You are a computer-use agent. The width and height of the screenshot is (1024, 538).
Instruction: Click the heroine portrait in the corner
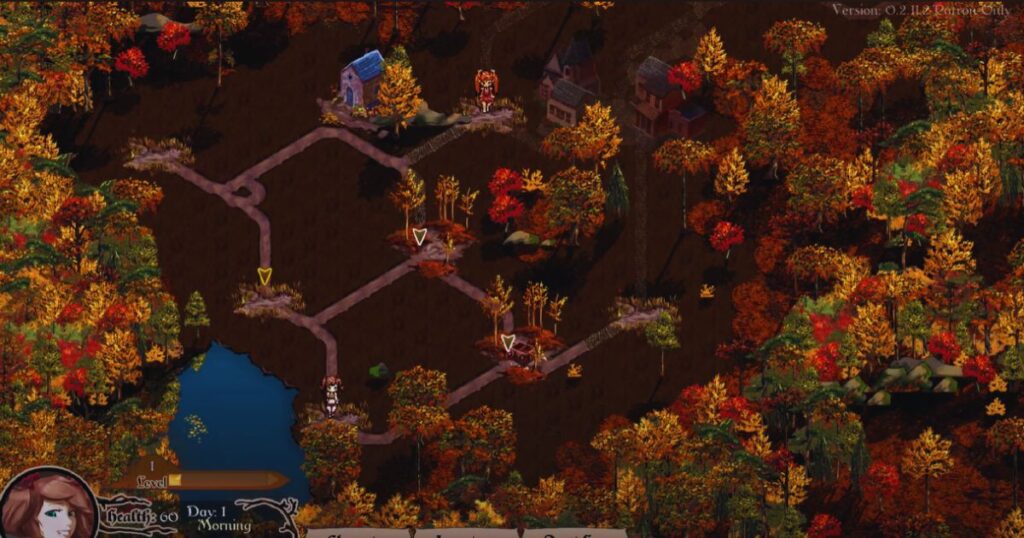click(x=46, y=506)
